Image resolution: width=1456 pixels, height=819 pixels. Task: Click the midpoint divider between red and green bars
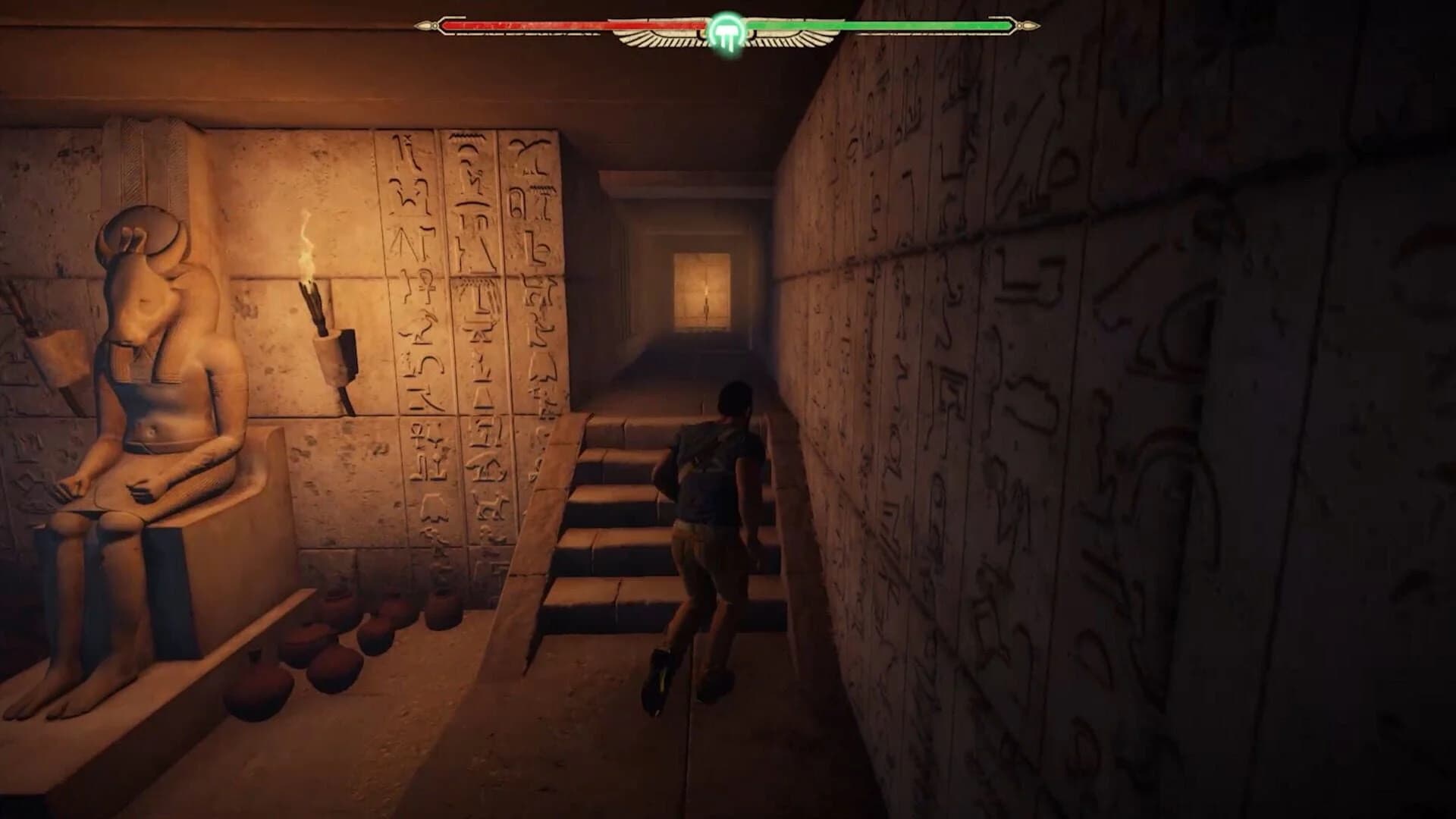(728, 24)
